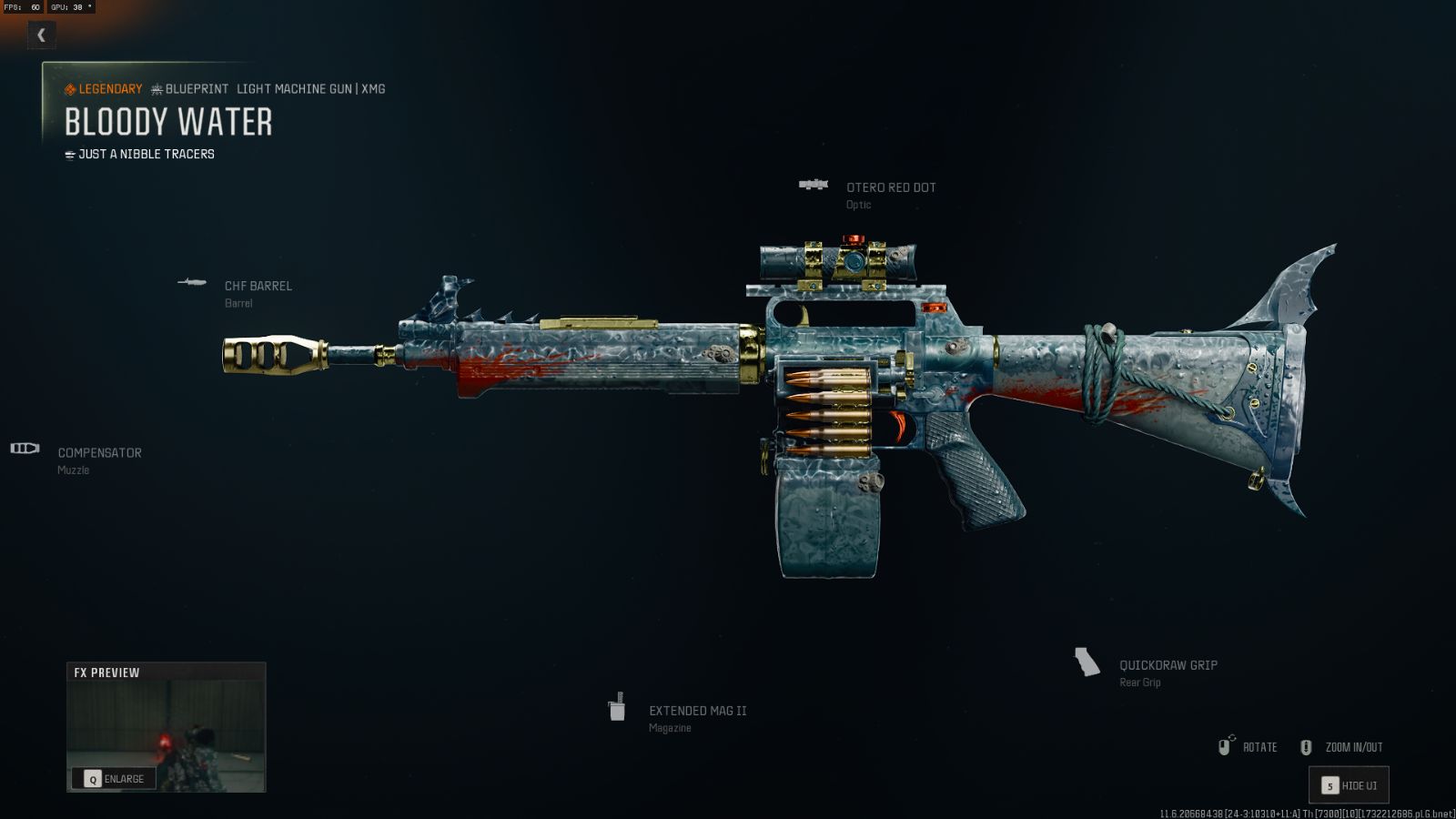Select the QUICKDRAW GRIP label text
The height and width of the screenshot is (819, 1456).
coord(1169,665)
